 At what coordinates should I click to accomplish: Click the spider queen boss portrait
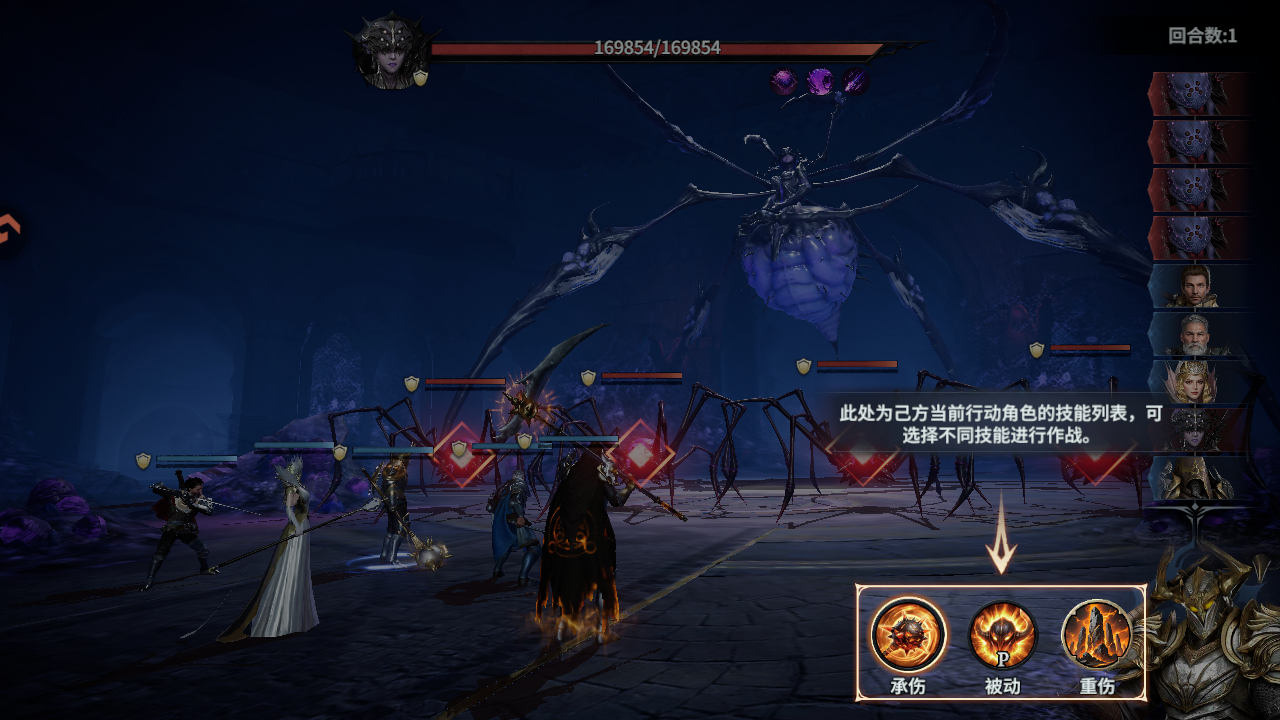[x=391, y=52]
